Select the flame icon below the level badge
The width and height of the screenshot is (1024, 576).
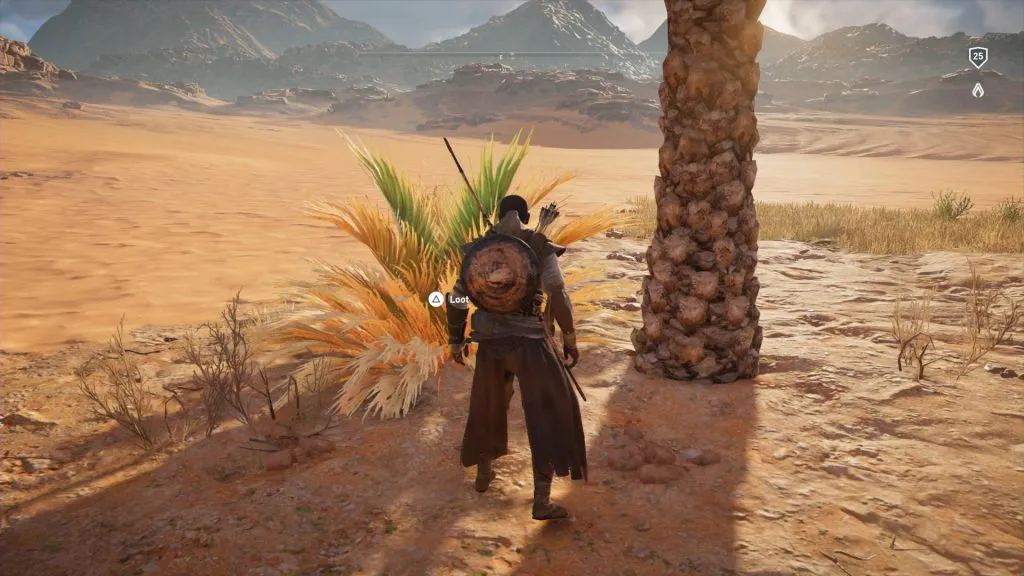click(x=977, y=90)
